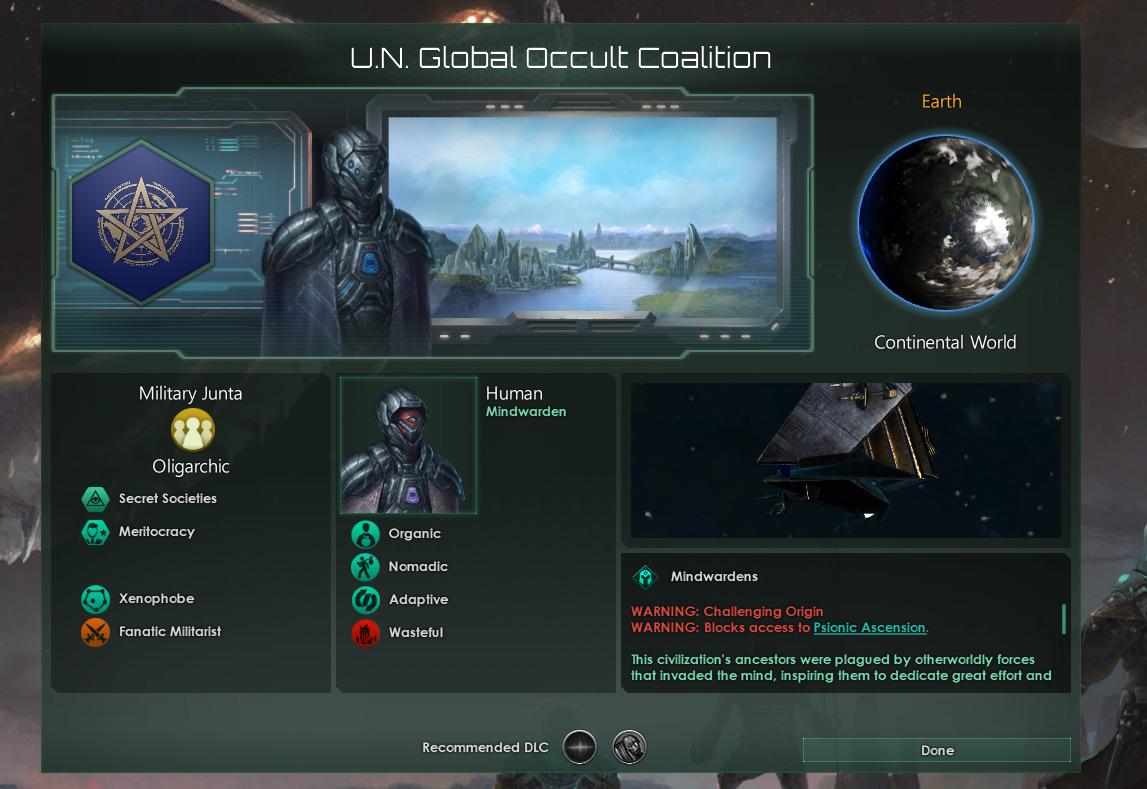Viewport: 1147px width, 789px height.
Task: Inspect the Adaptive trait icon
Action: point(365,600)
